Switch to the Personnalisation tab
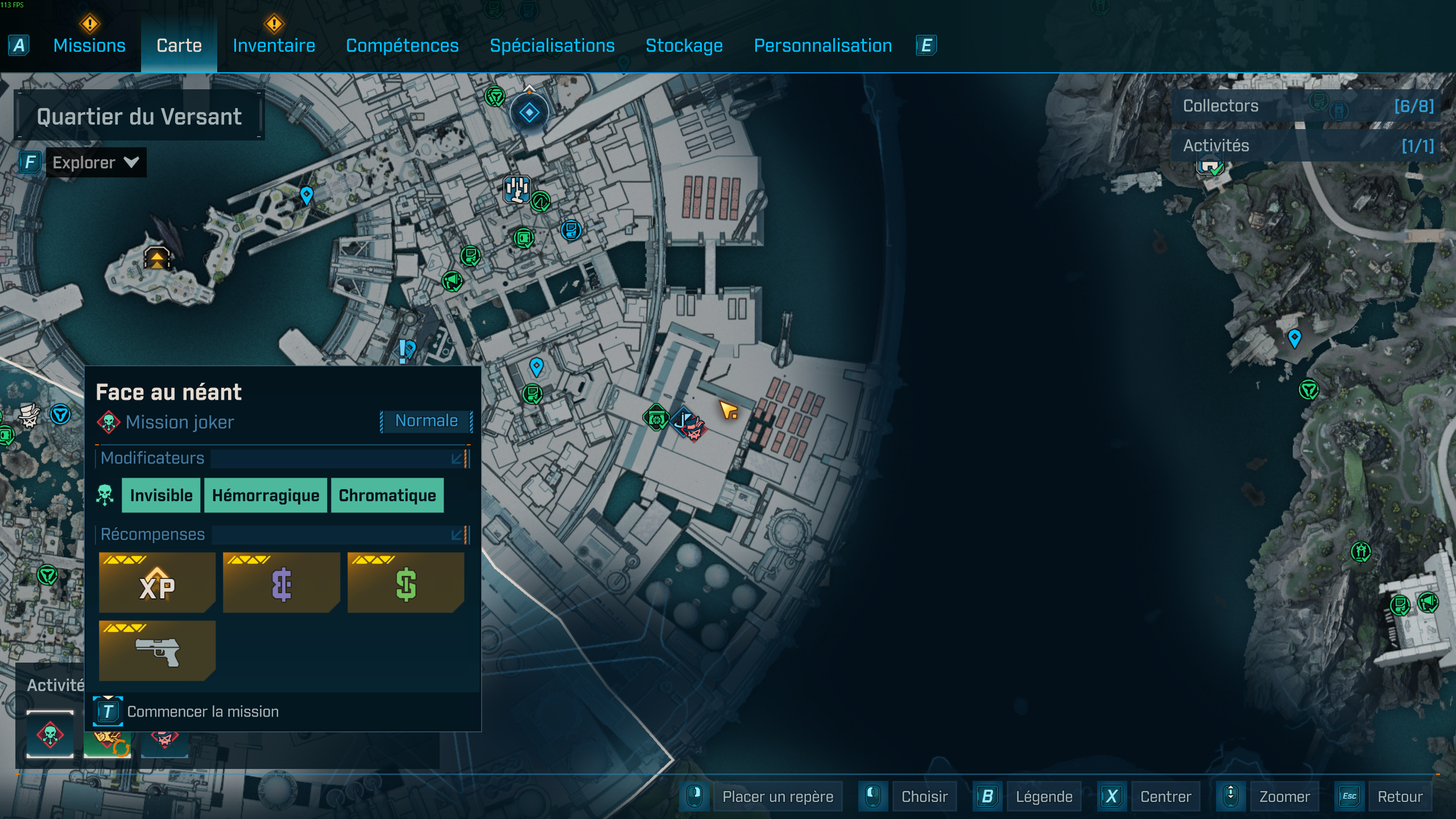Screen dimensions: 1456x819 point(822,45)
